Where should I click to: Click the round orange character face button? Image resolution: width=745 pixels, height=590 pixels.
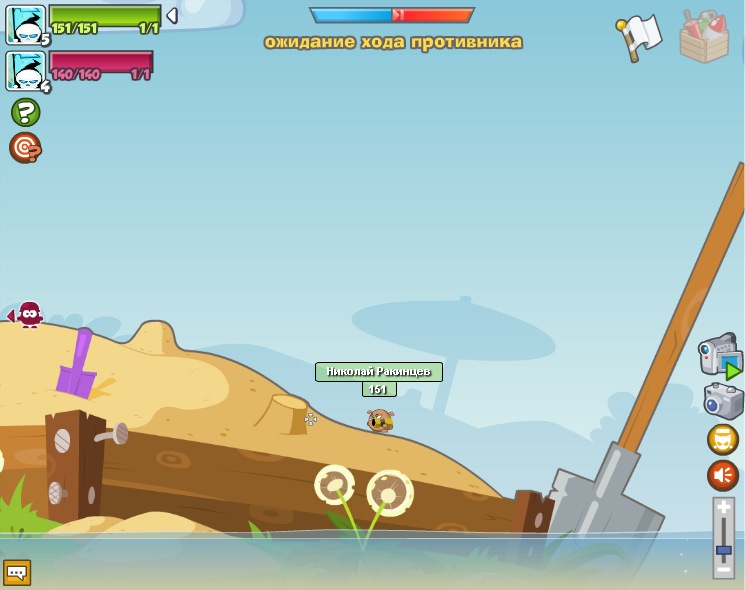723,439
